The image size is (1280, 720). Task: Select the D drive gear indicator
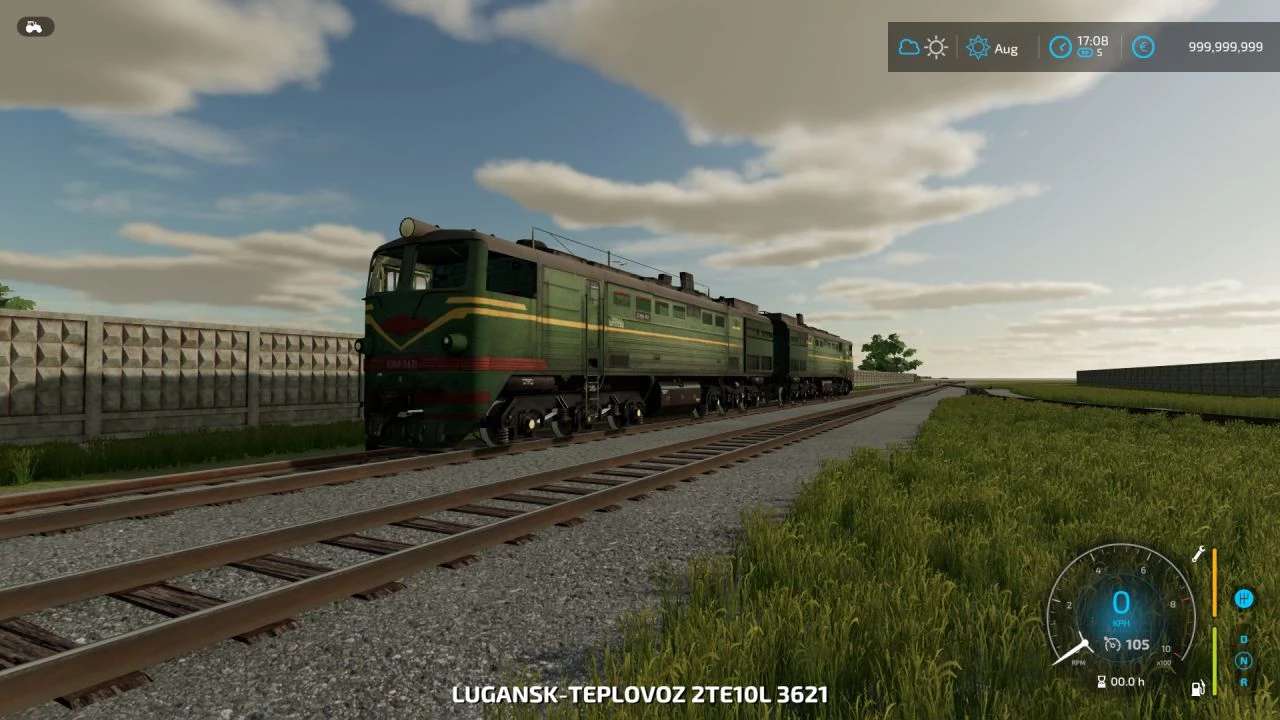click(x=1243, y=639)
